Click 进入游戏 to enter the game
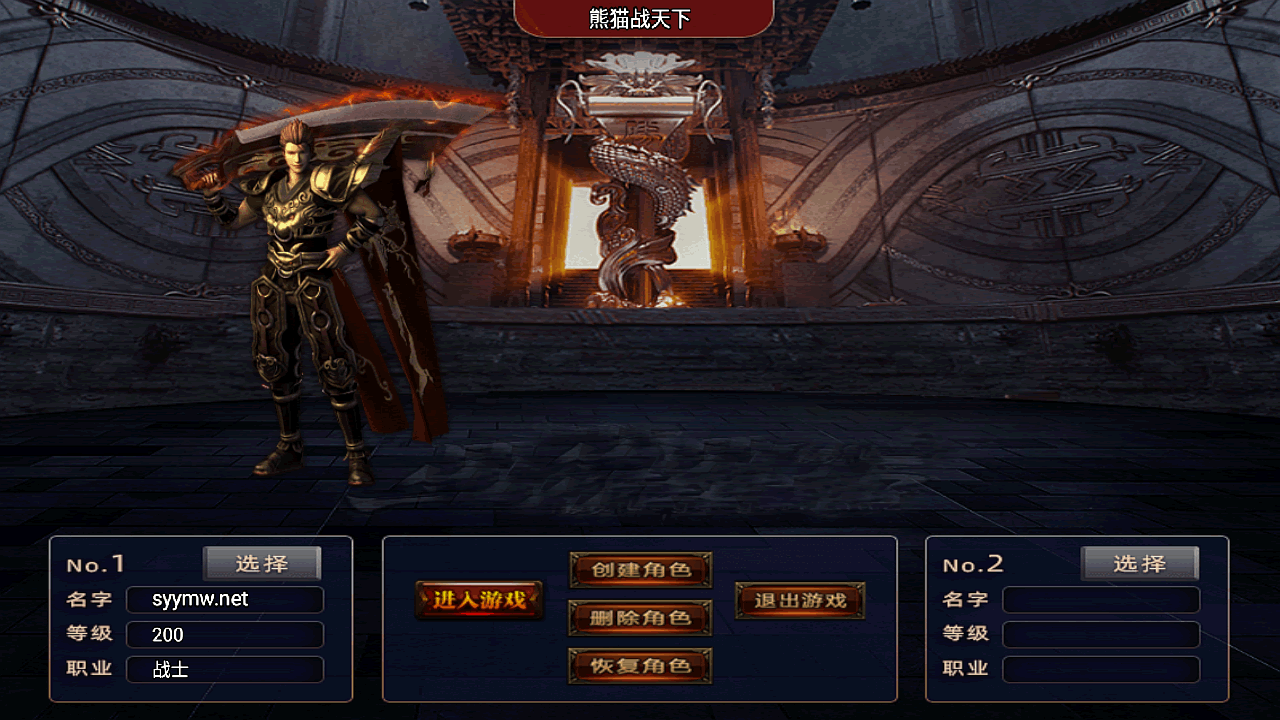The height and width of the screenshot is (720, 1280). [x=479, y=600]
